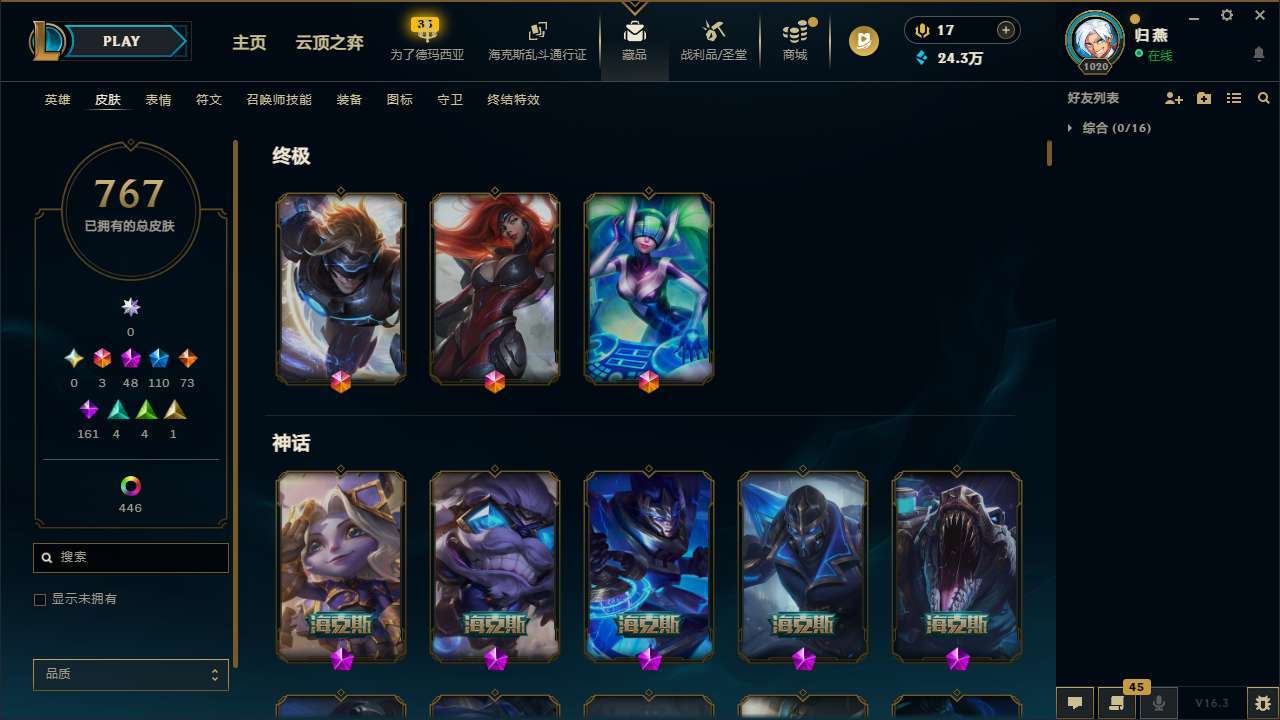Mute the microphone in the bottom bar
1280x720 pixels.
coord(1159,703)
